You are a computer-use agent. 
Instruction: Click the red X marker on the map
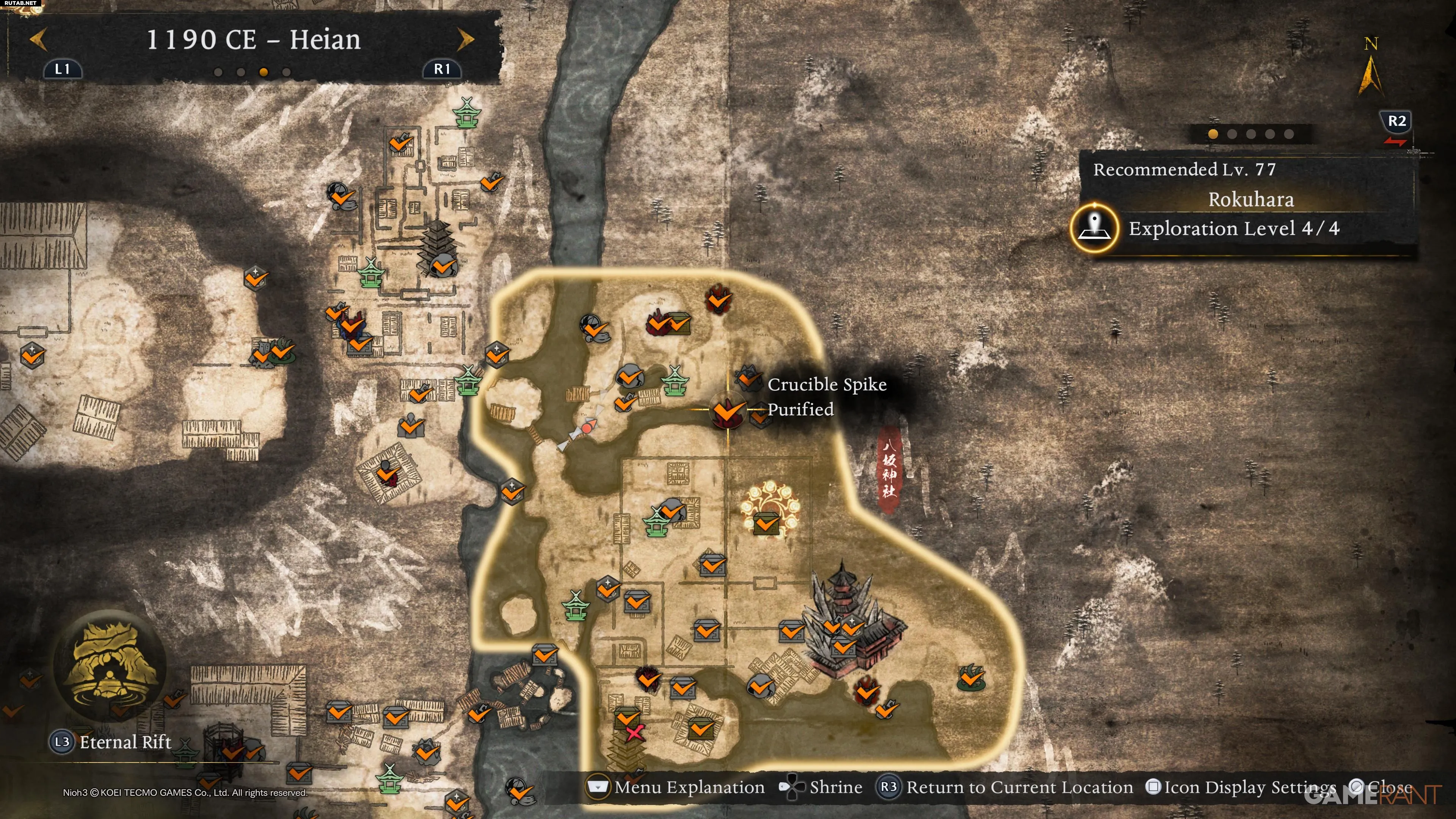(634, 734)
